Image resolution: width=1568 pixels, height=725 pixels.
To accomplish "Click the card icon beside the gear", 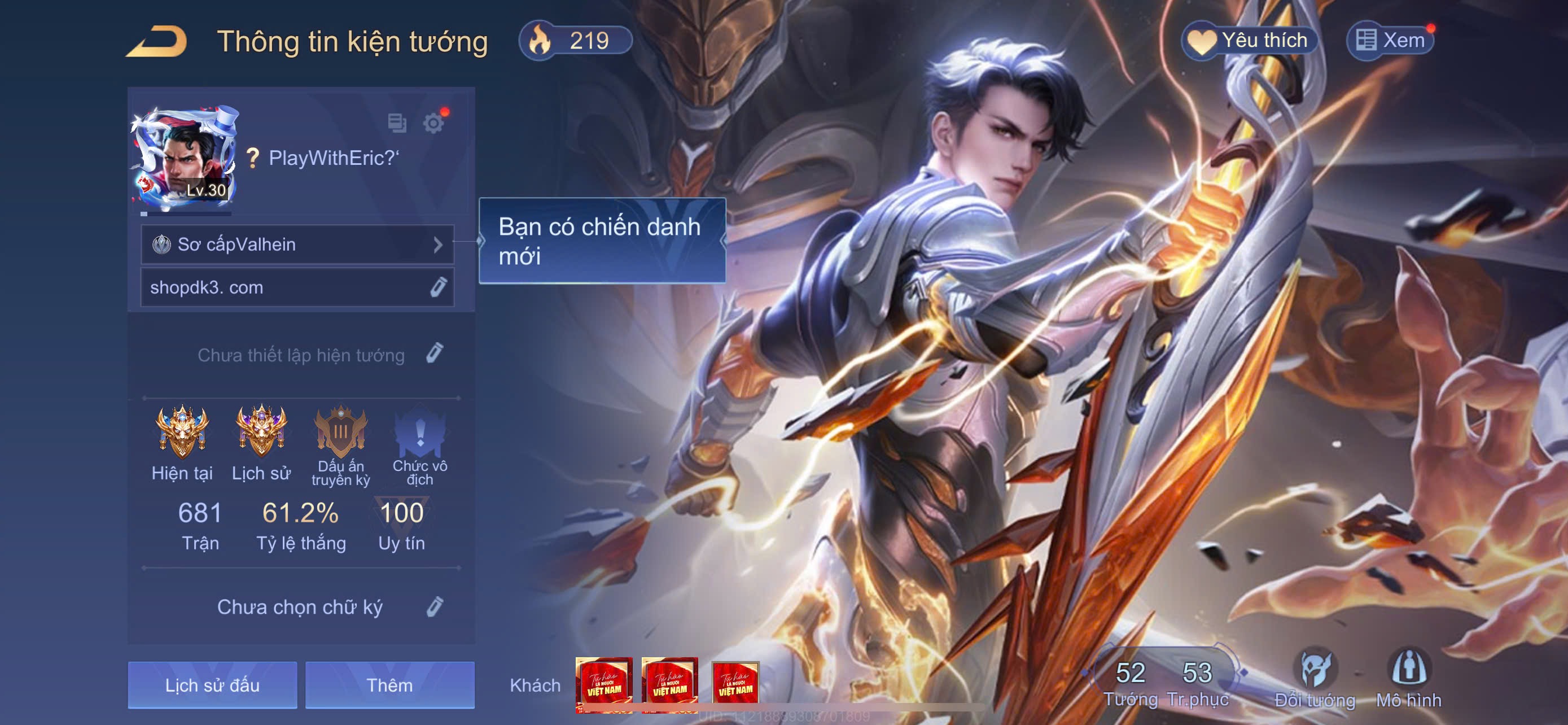I will [397, 123].
